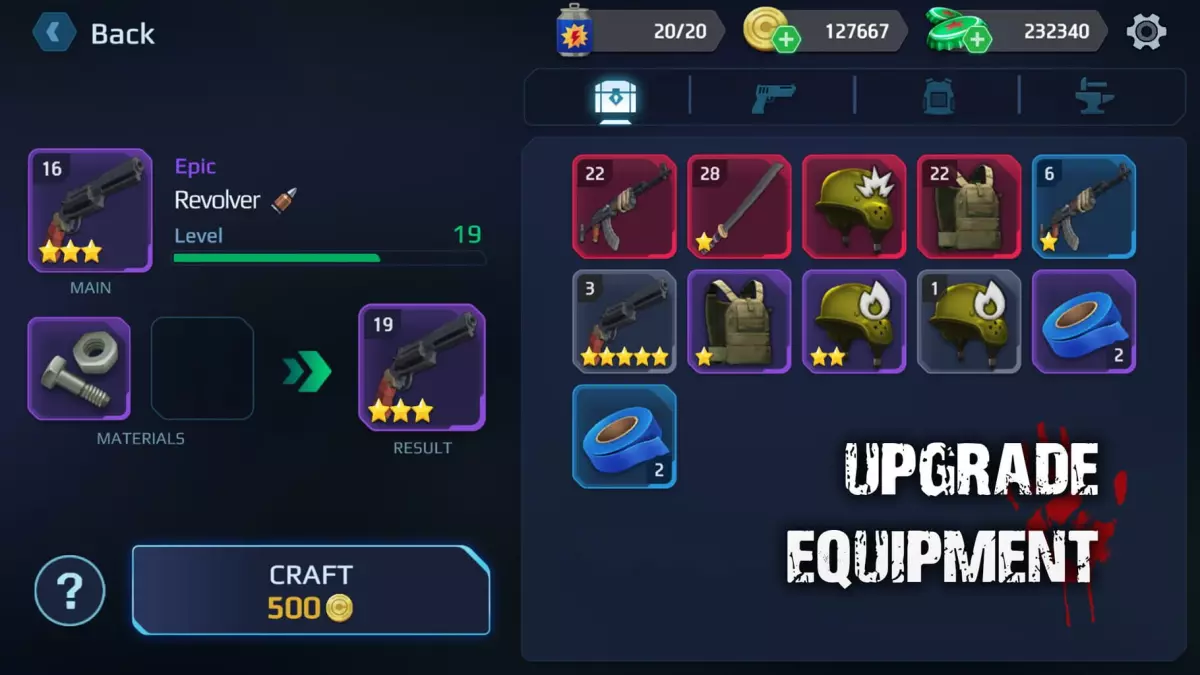The height and width of the screenshot is (675, 1200).
Task: Open help with the question mark
Action: pos(70,591)
